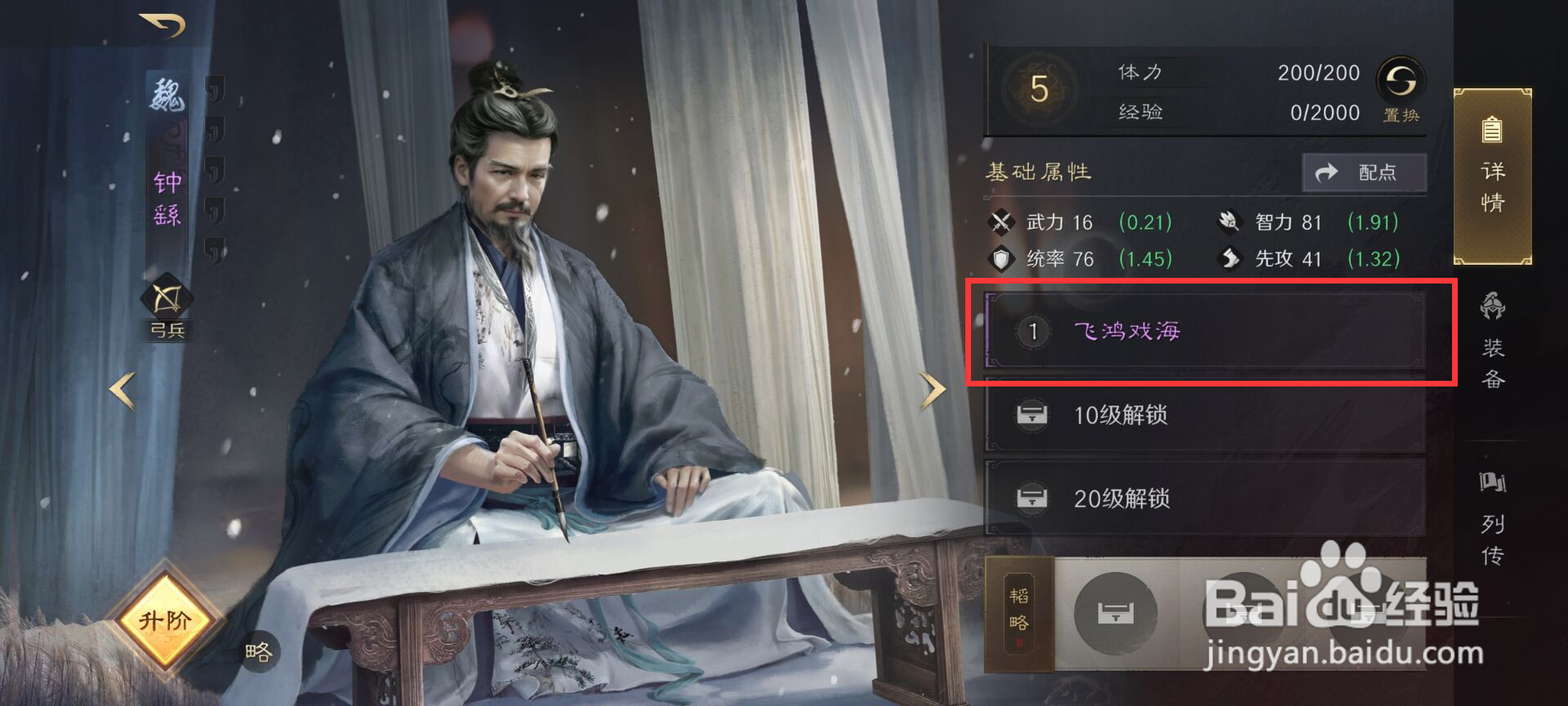Click the locked chest icon on 10级解锁 slot
The image size is (1568, 706).
click(x=1034, y=414)
